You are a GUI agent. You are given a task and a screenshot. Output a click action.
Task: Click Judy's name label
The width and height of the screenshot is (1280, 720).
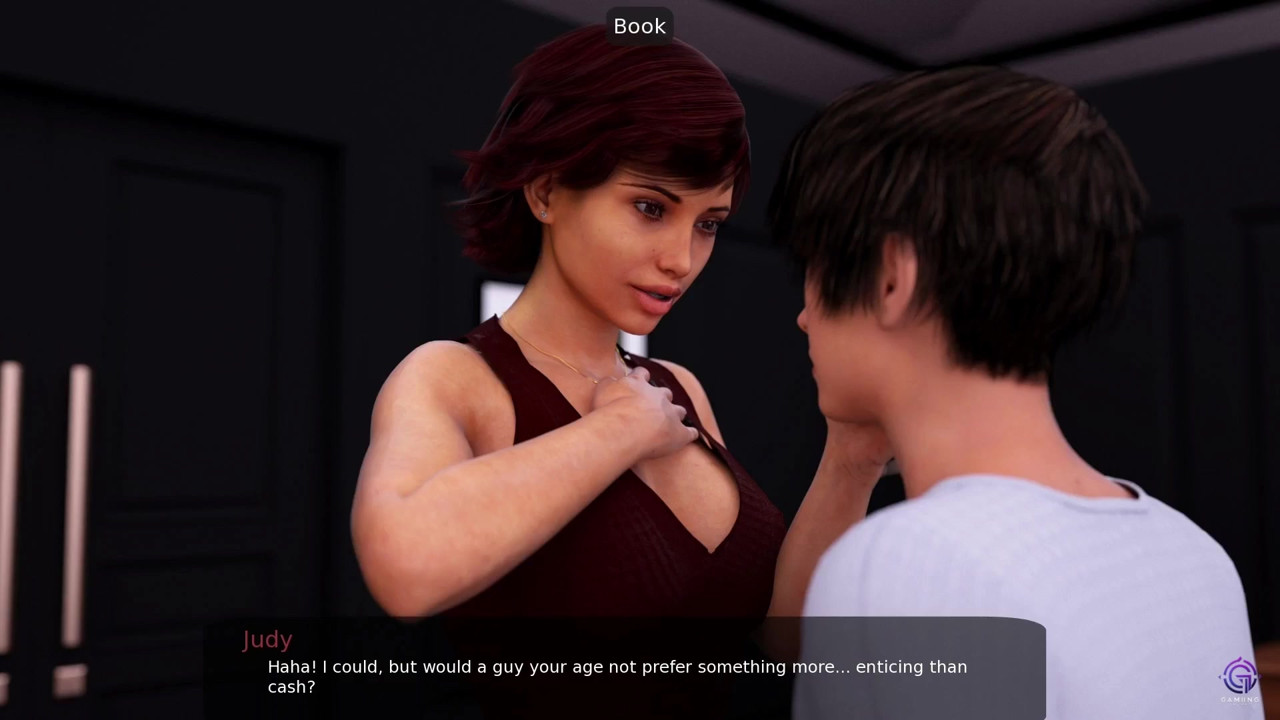[267, 639]
